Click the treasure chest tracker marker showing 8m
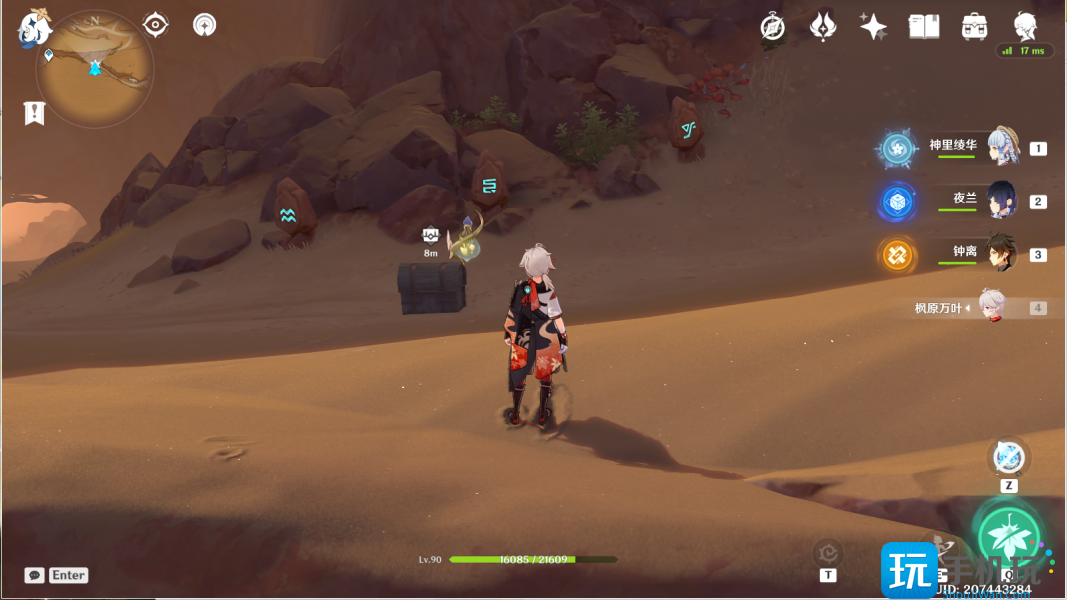 [x=431, y=235]
